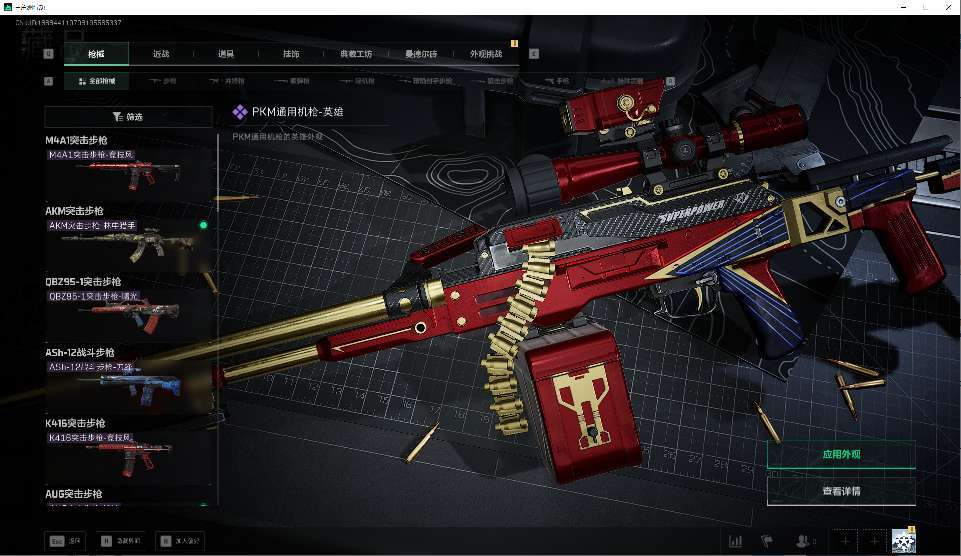Screen dimensions: 961x556
Task: Open the 挂饰 charms tab
Action: pos(290,54)
